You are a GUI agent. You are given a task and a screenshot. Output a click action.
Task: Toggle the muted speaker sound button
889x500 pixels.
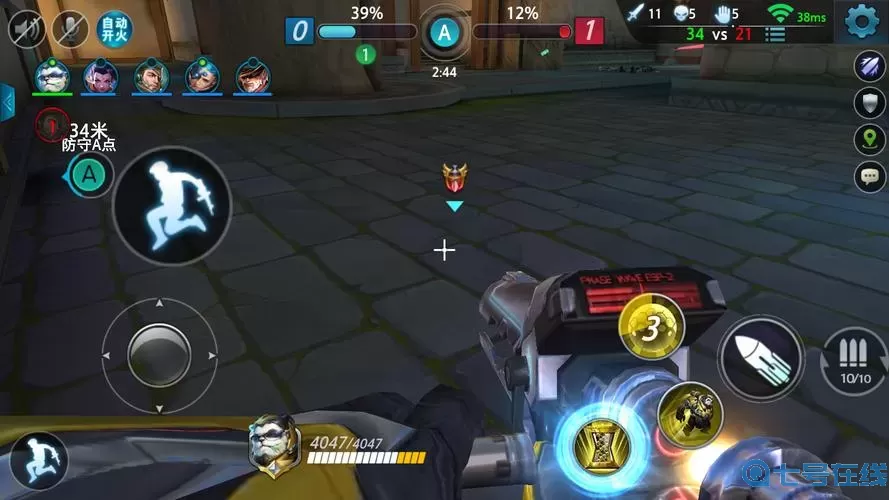tap(26, 28)
